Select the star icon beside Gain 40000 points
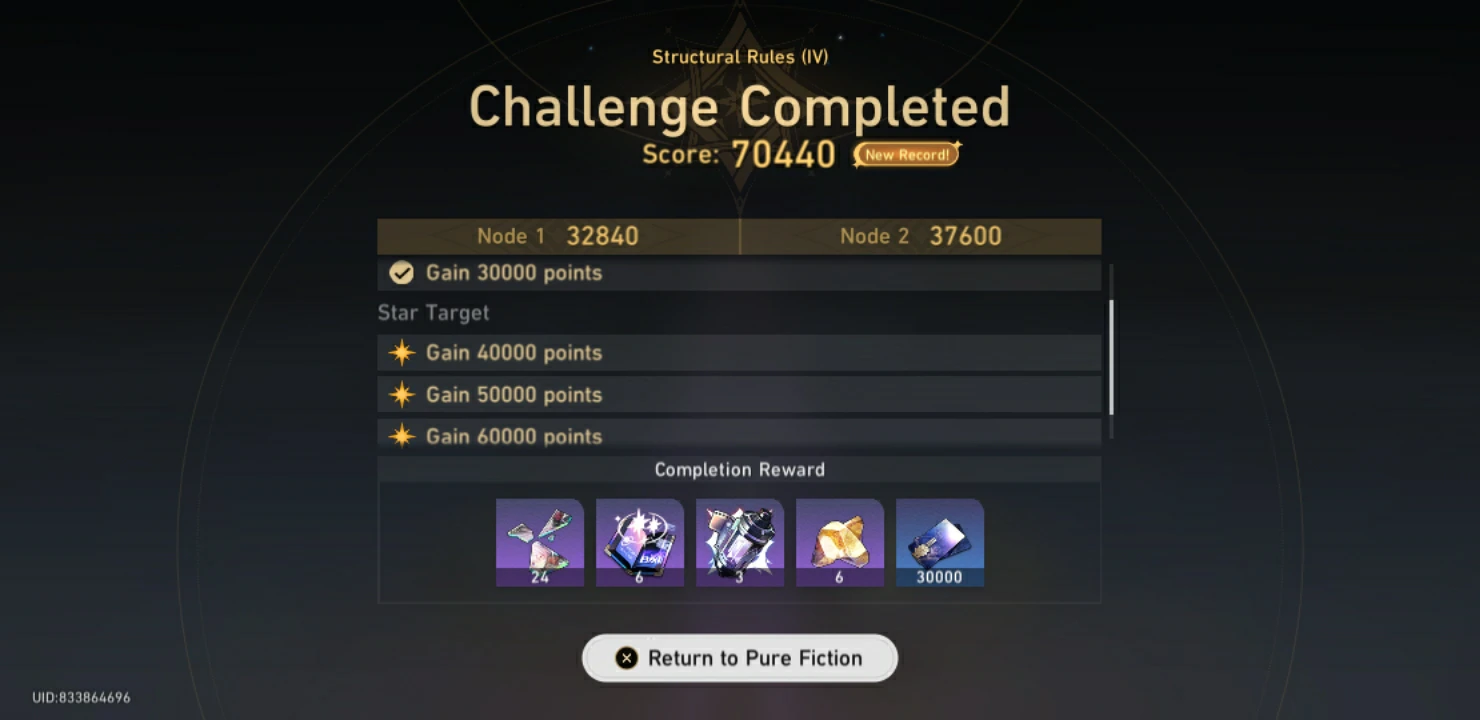This screenshot has height=720, width=1480. (x=401, y=352)
